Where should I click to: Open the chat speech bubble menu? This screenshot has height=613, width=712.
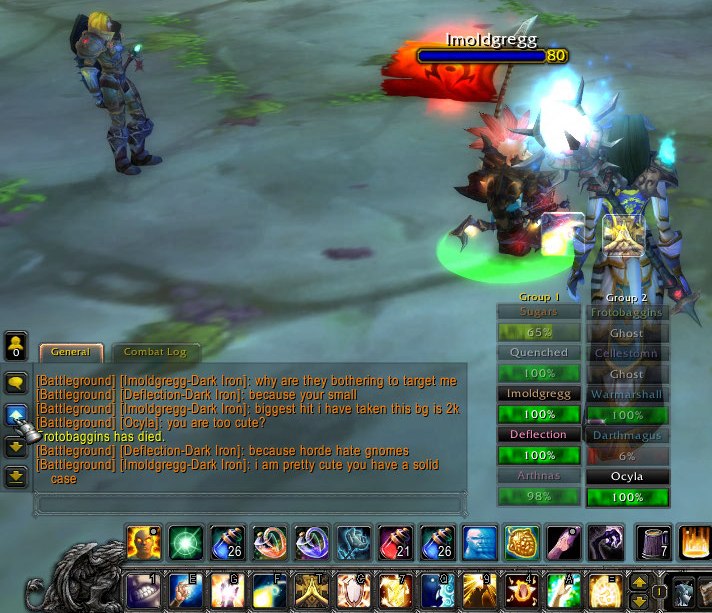pos(16,383)
